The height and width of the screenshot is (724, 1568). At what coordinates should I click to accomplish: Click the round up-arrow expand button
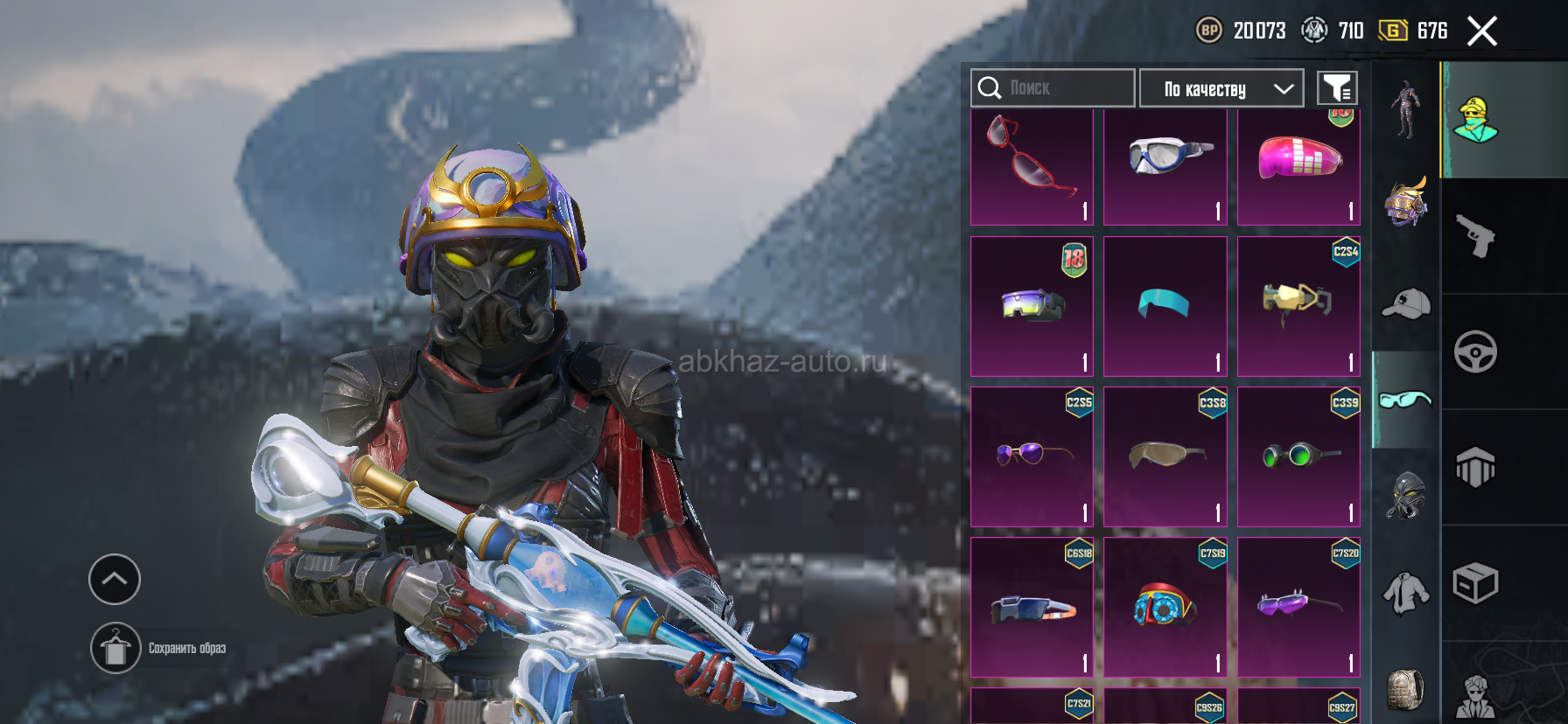tap(115, 579)
